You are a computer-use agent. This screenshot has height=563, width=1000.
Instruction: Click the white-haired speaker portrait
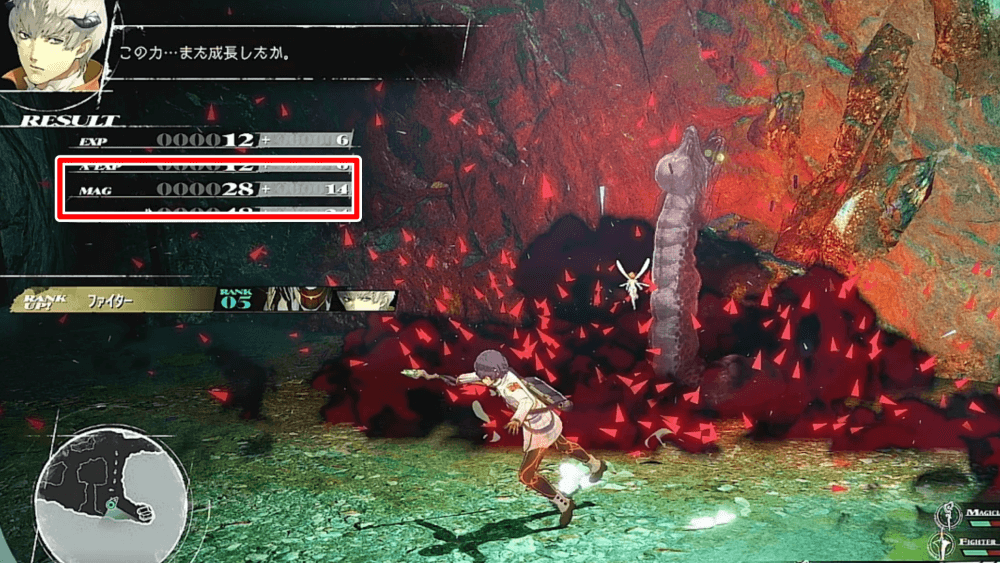point(48,50)
